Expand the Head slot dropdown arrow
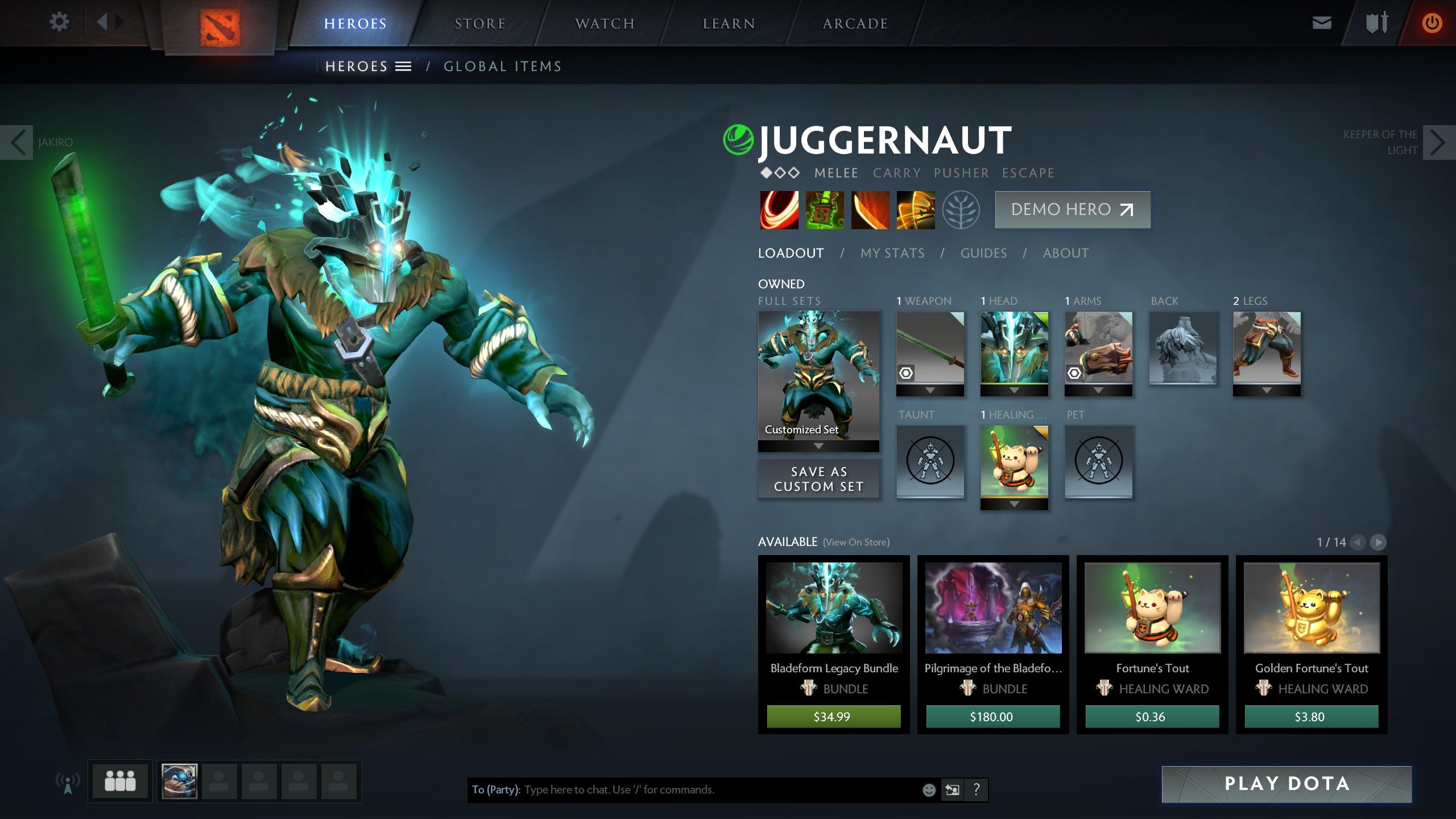 tap(1015, 390)
